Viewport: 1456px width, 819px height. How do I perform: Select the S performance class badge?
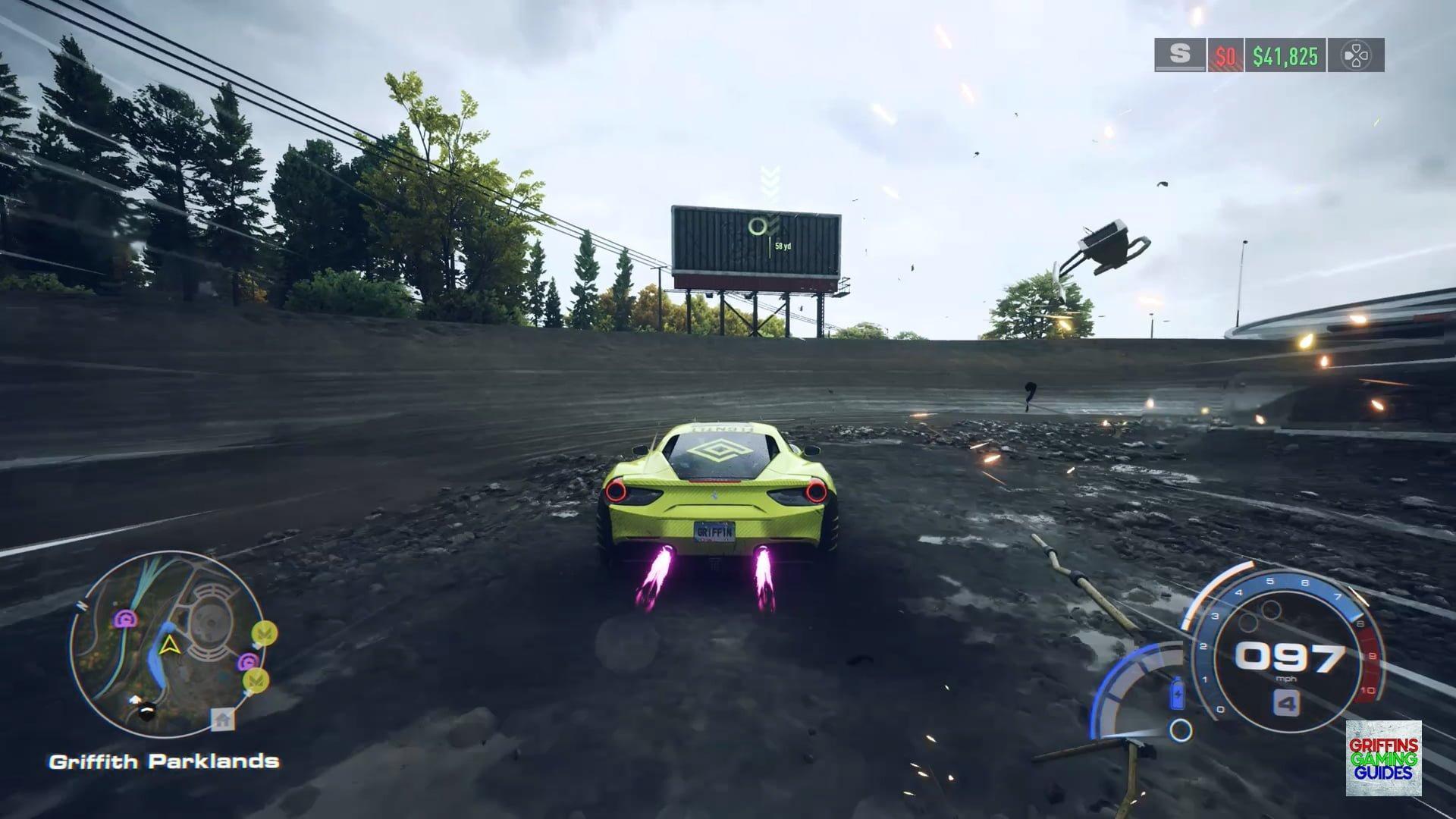coord(1179,55)
